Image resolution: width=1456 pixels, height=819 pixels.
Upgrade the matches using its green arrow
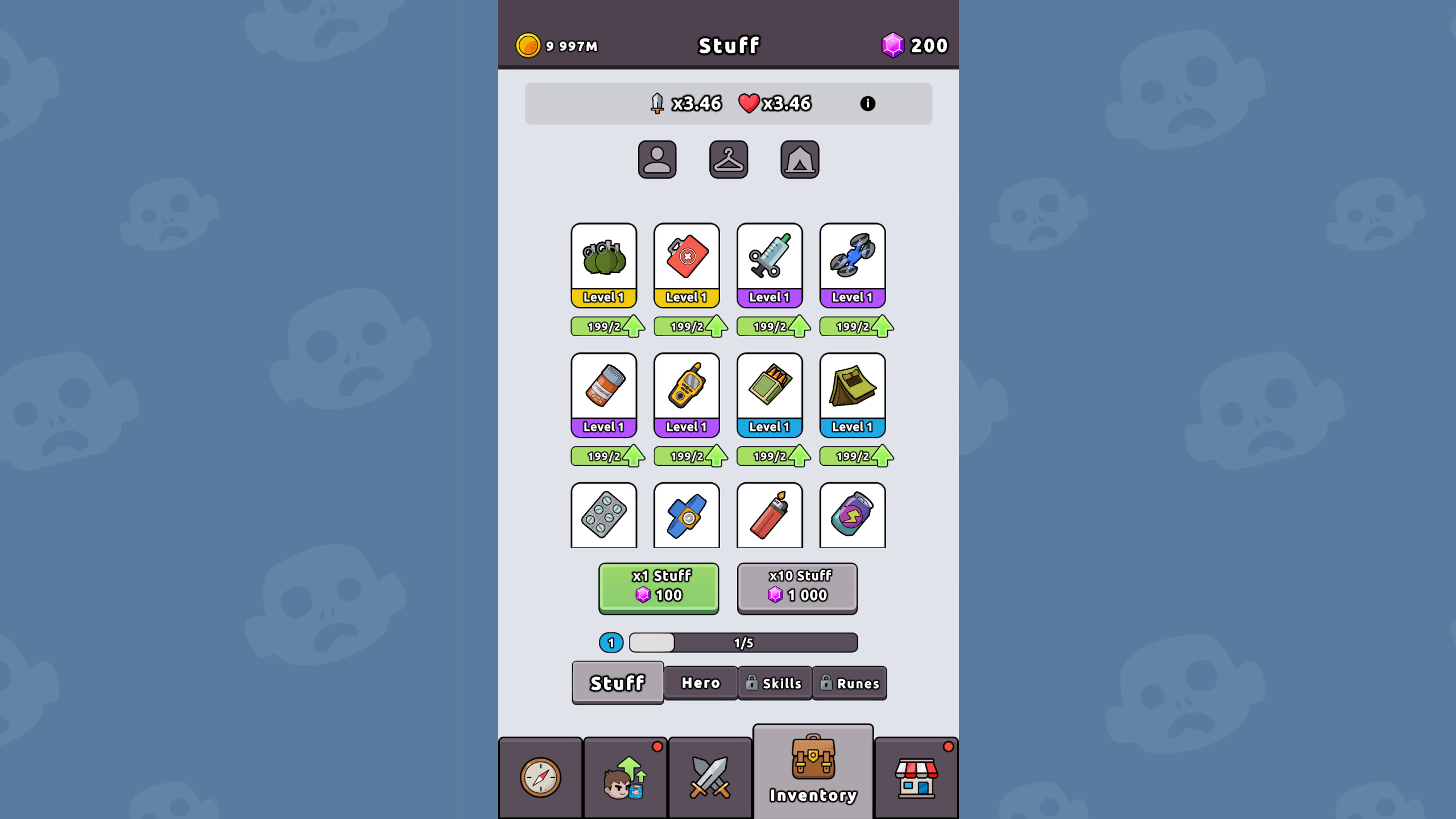coord(799,455)
